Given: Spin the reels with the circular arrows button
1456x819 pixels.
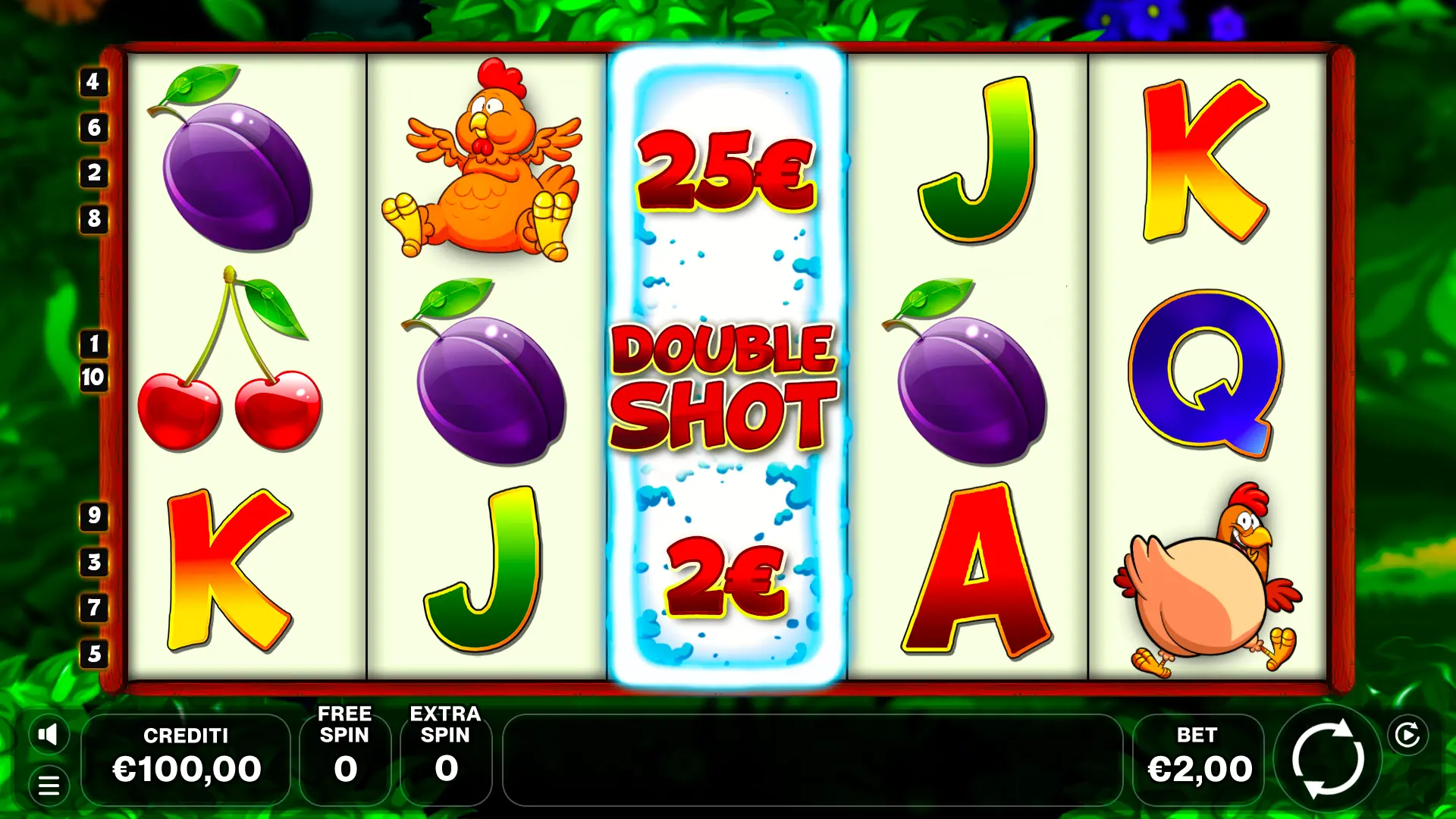Looking at the screenshot, I should point(1328,759).
